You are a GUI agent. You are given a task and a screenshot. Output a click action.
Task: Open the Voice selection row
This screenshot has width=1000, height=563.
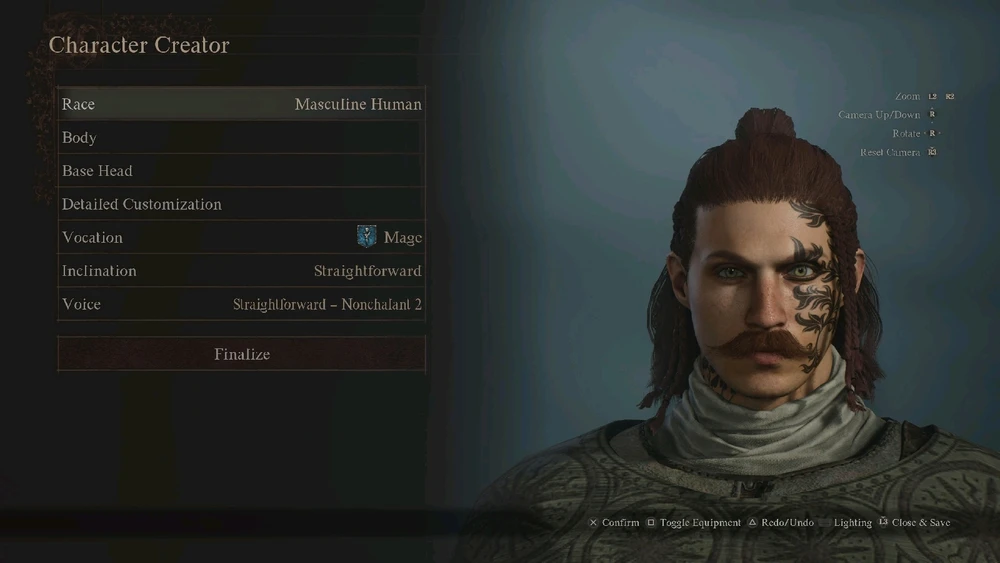click(241, 304)
